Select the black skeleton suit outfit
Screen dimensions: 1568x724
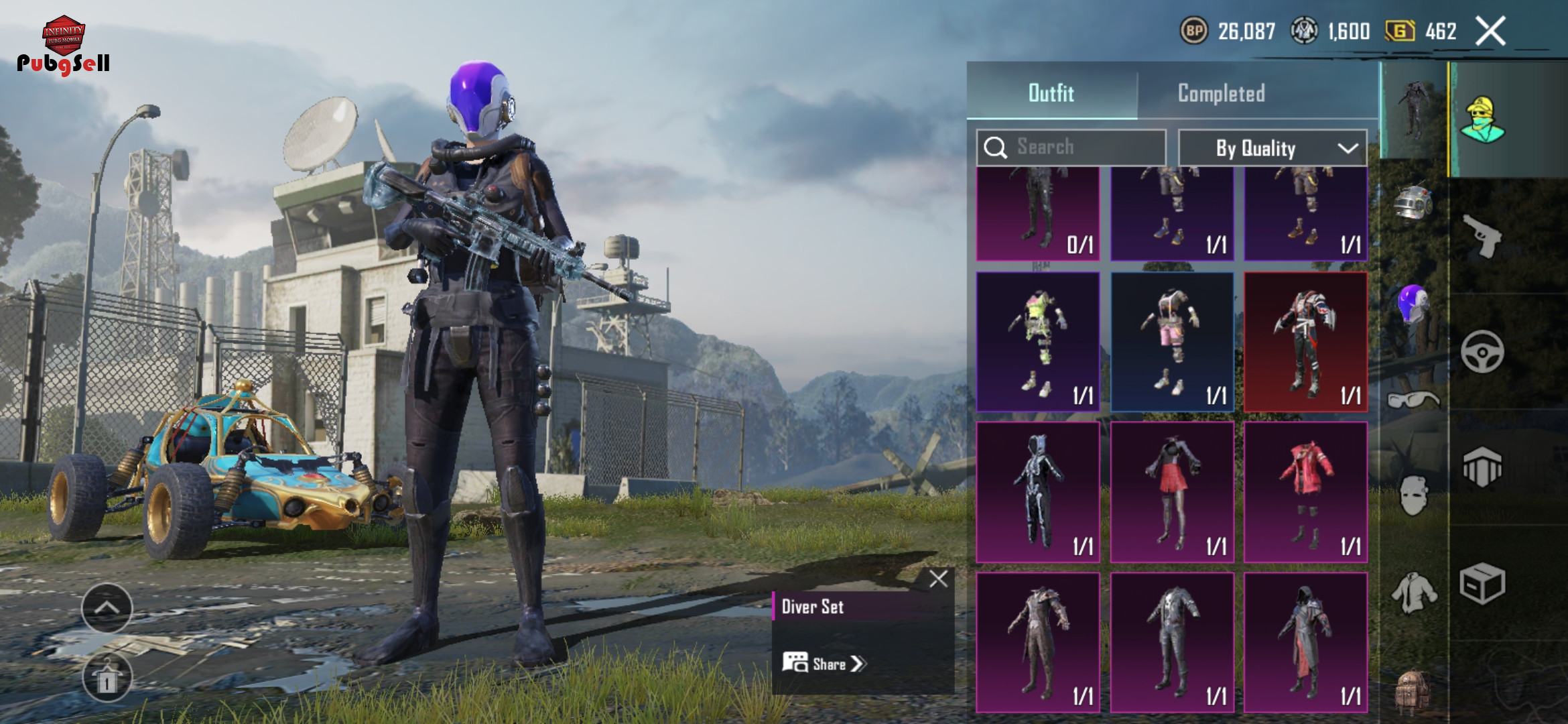1038,492
